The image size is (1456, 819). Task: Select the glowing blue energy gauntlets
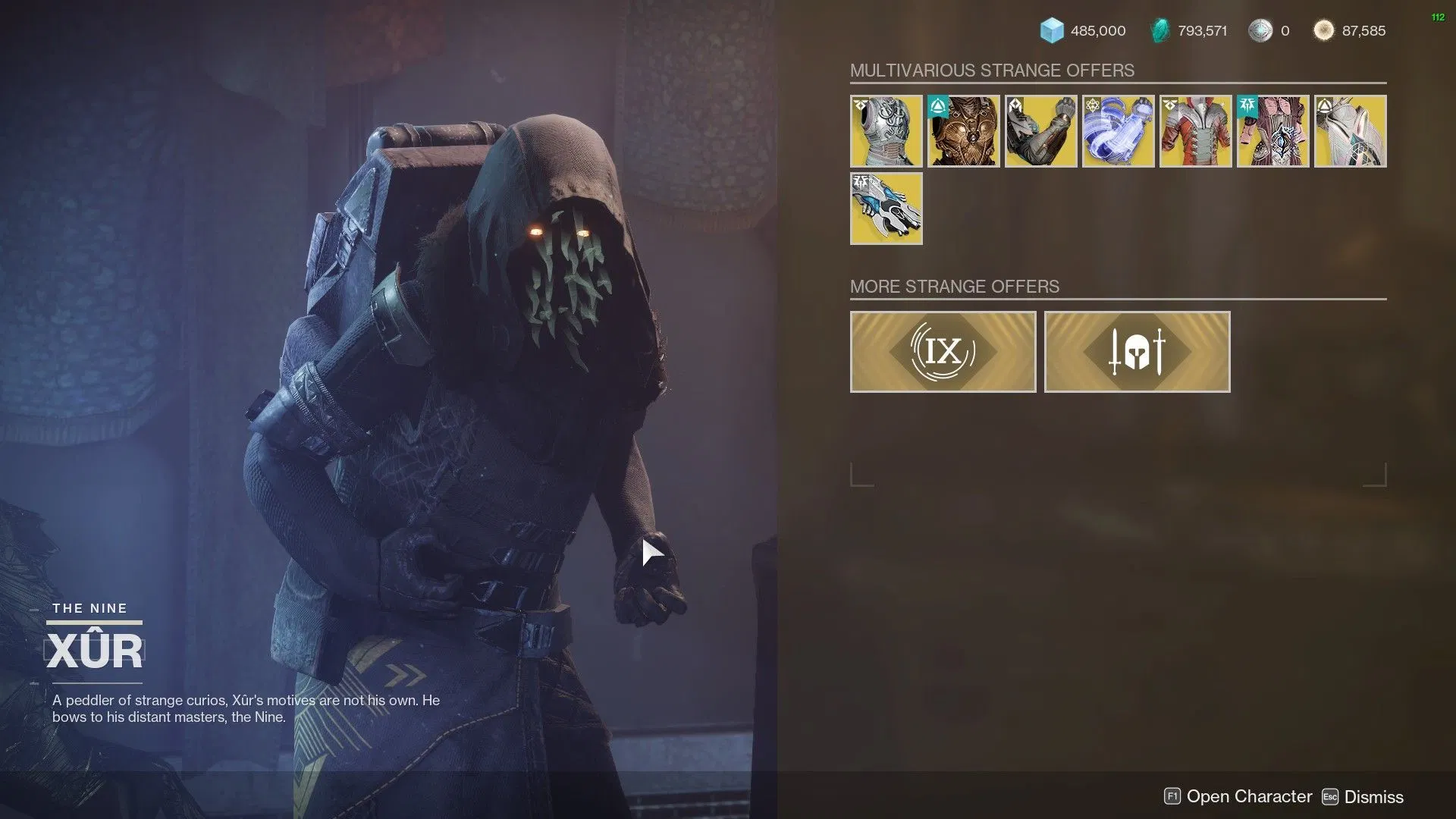pyautogui.click(x=1118, y=130)
